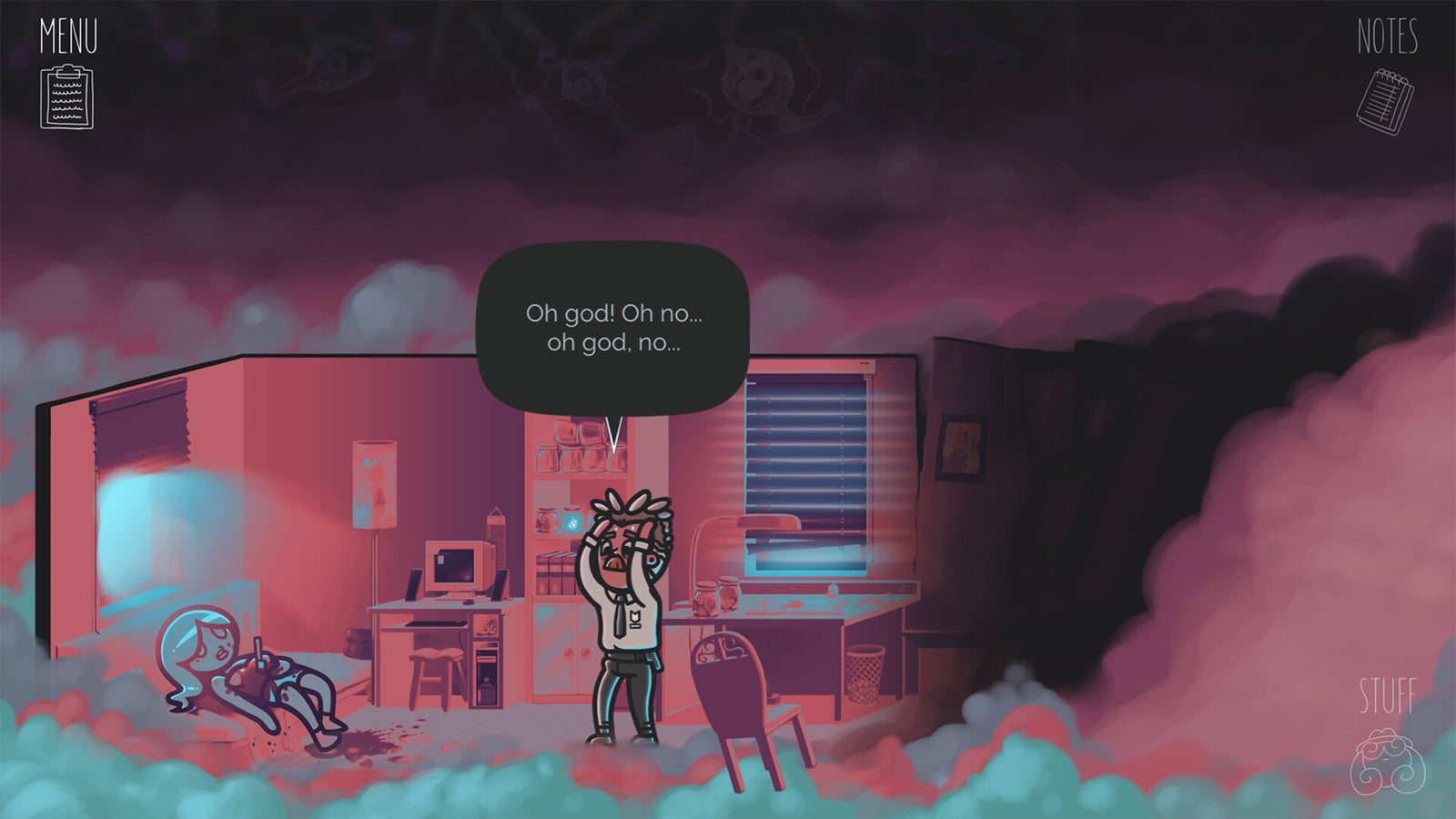Examine the desktop computer monitor
This screenshot has height=819, width=1456.
click(x=452, y=566)
